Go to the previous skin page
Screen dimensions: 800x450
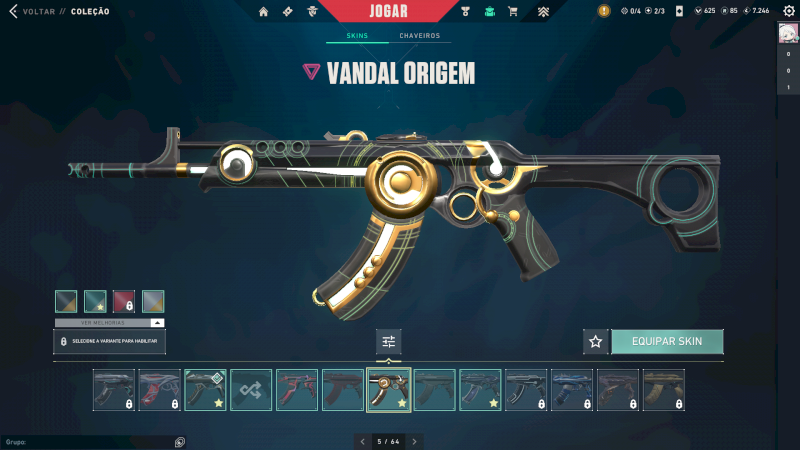pos(362,441)
